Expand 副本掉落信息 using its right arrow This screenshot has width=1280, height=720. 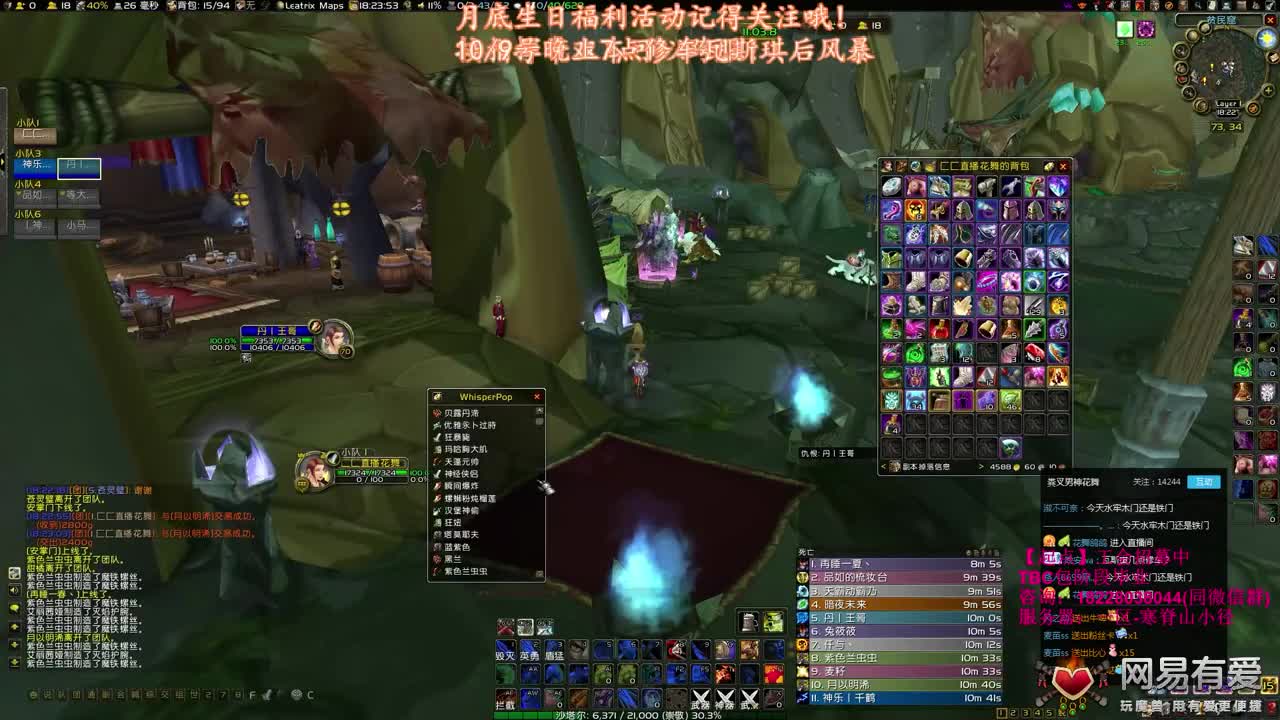[982, 466]
